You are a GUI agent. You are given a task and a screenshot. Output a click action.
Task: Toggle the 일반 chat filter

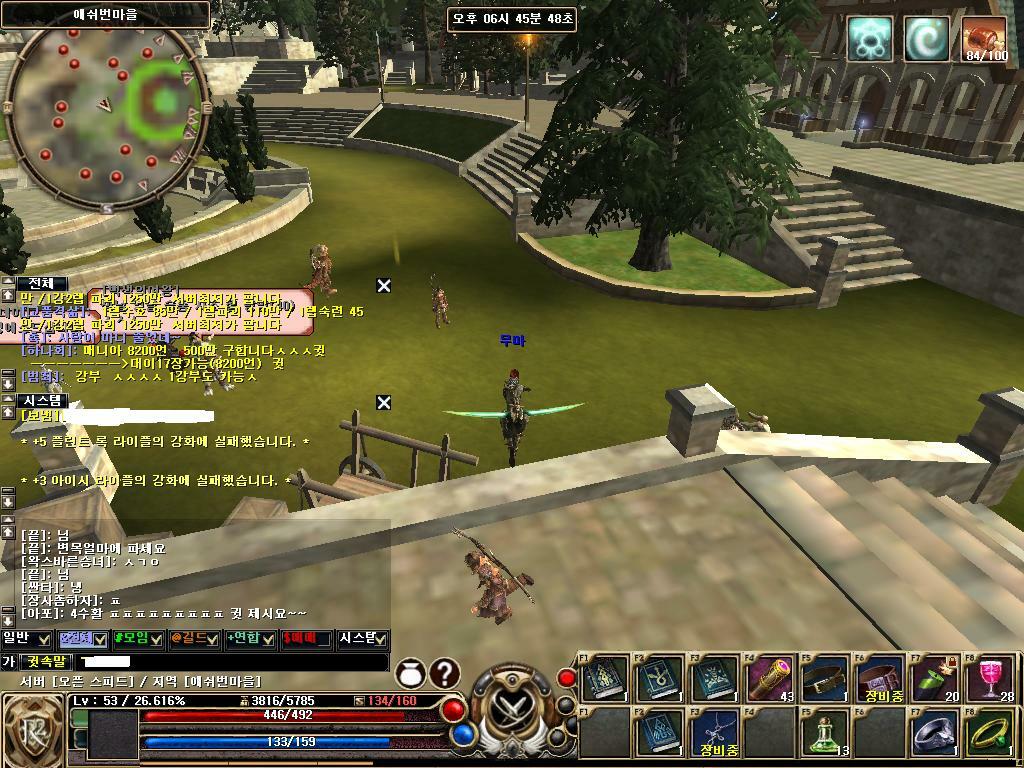coord(26,638)
